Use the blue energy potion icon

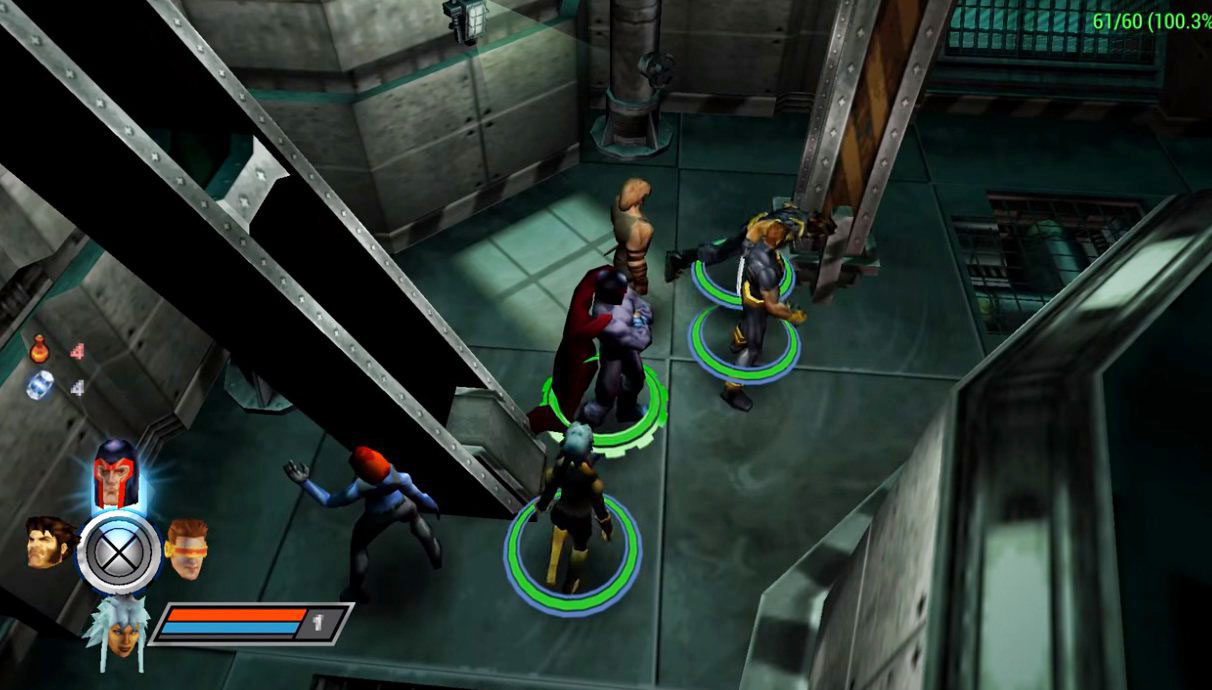pos(40,386)
